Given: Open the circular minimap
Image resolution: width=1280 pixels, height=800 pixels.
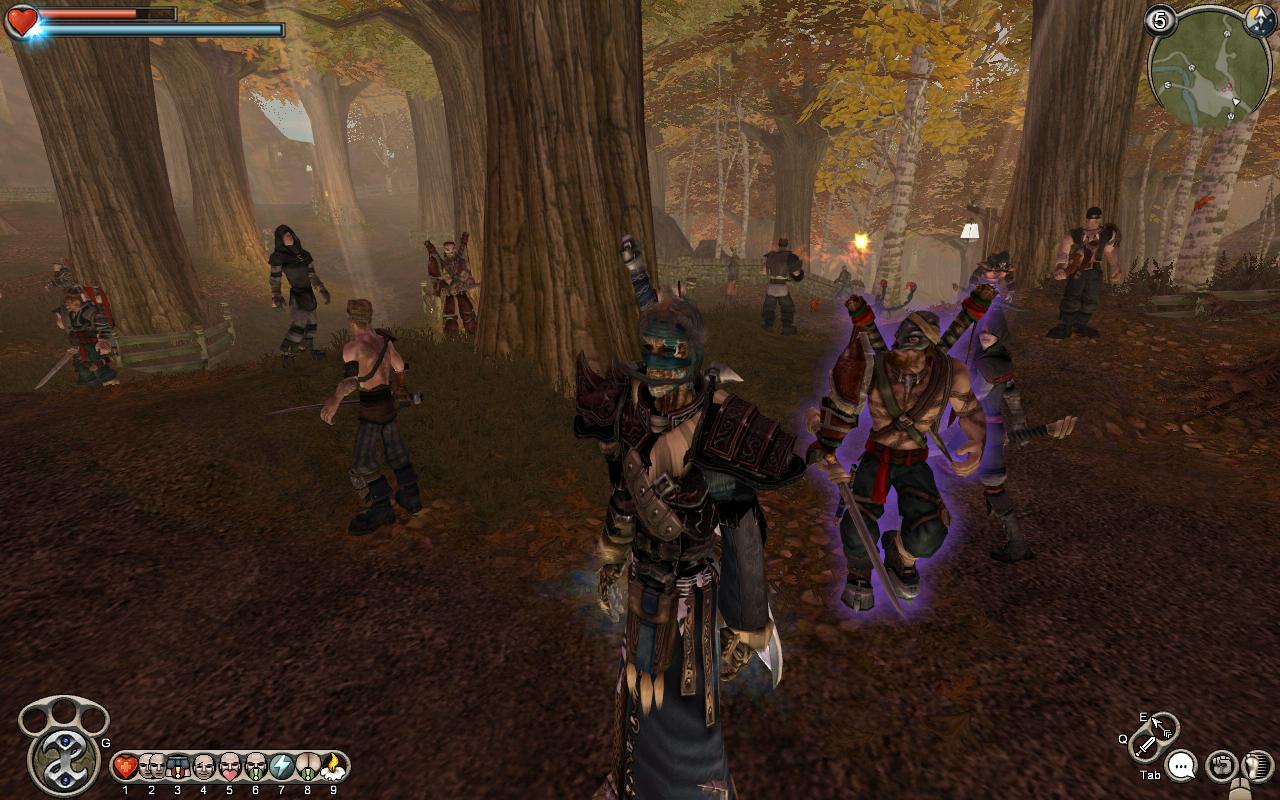Looking at the screenshot, I should (x=1208, y=70).
